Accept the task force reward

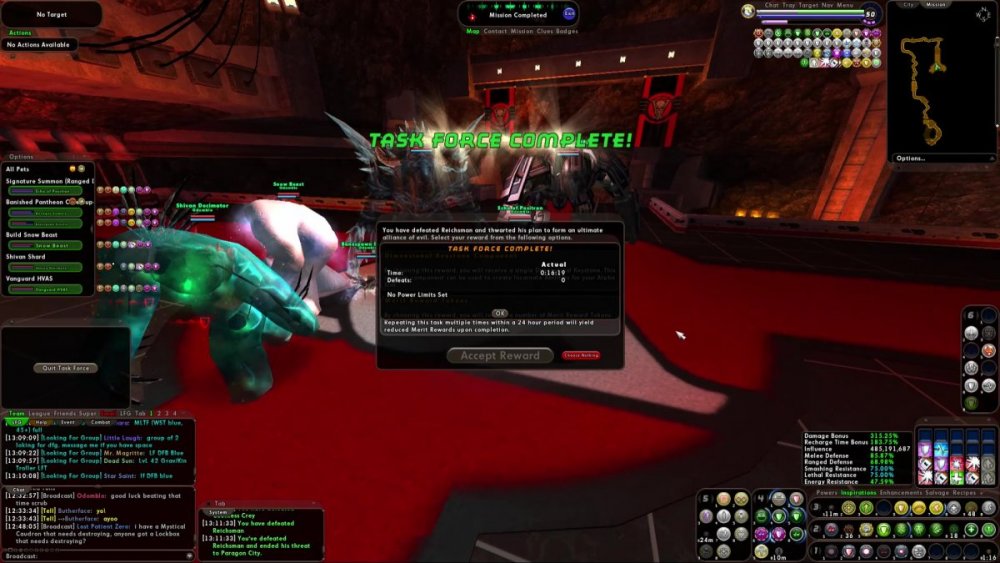pos(500,355)
